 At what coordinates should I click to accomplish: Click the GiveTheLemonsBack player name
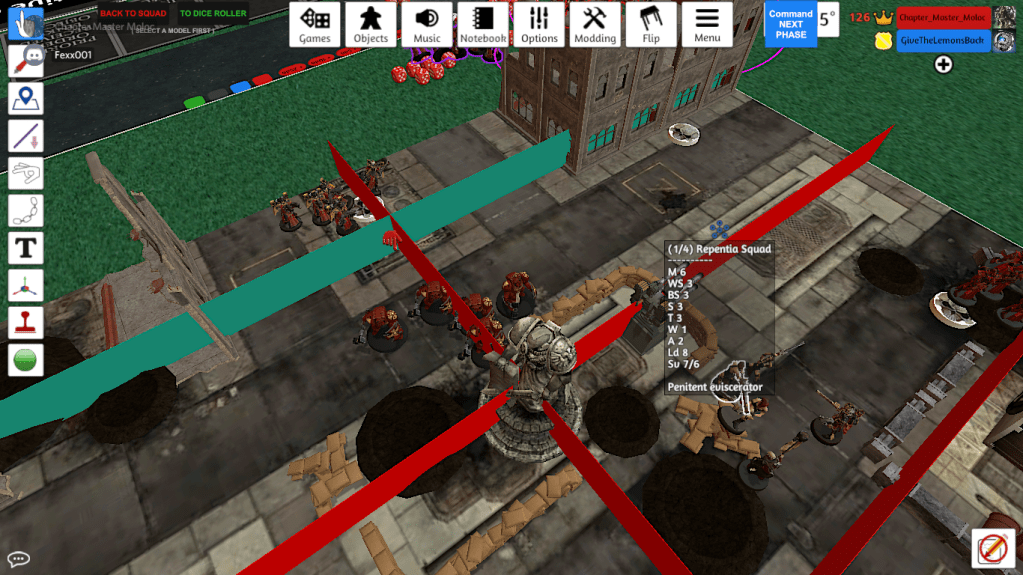point(943,41)
